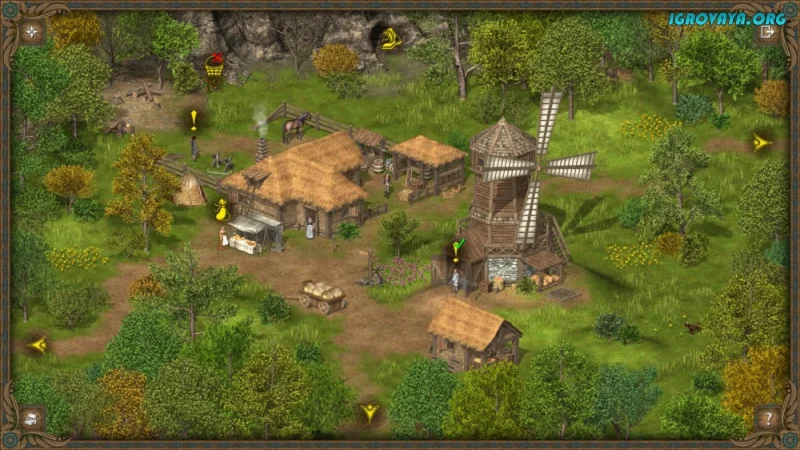800x450 pixels.
Task: Click the exit door button
Action: click(768, 31)
